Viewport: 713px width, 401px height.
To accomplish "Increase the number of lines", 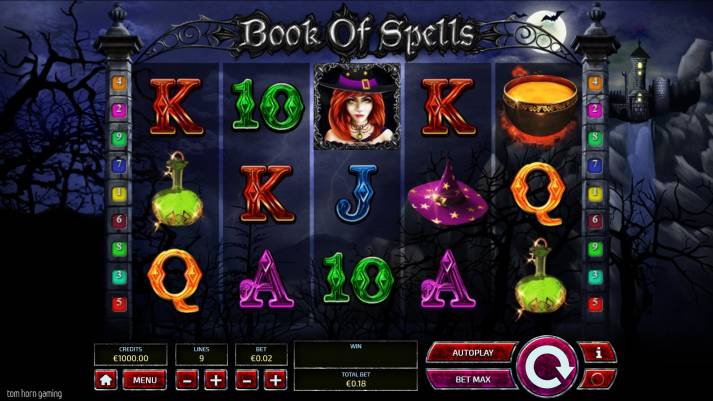I will tap(216, 380).
